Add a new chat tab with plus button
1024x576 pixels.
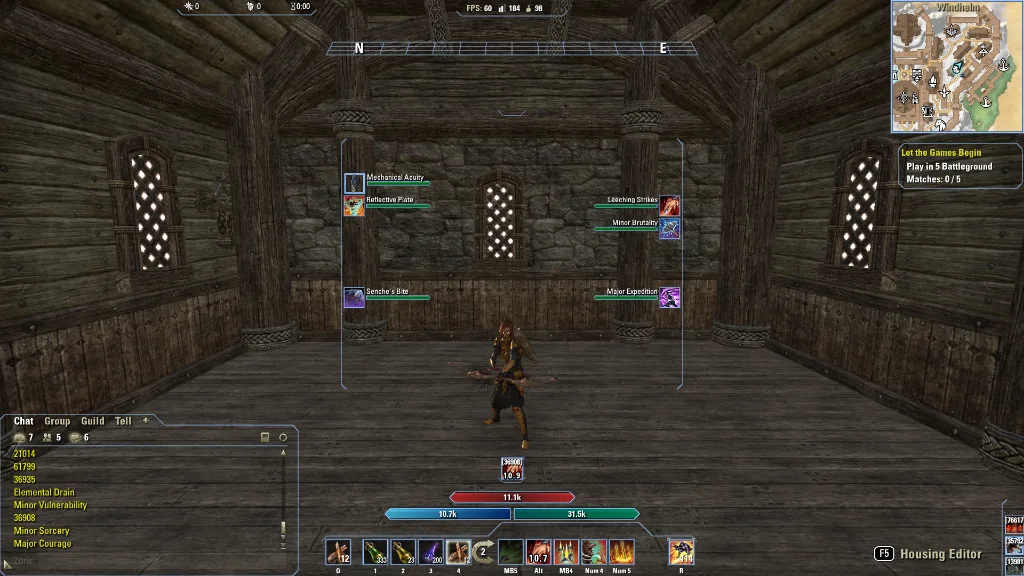click(146, 420)
